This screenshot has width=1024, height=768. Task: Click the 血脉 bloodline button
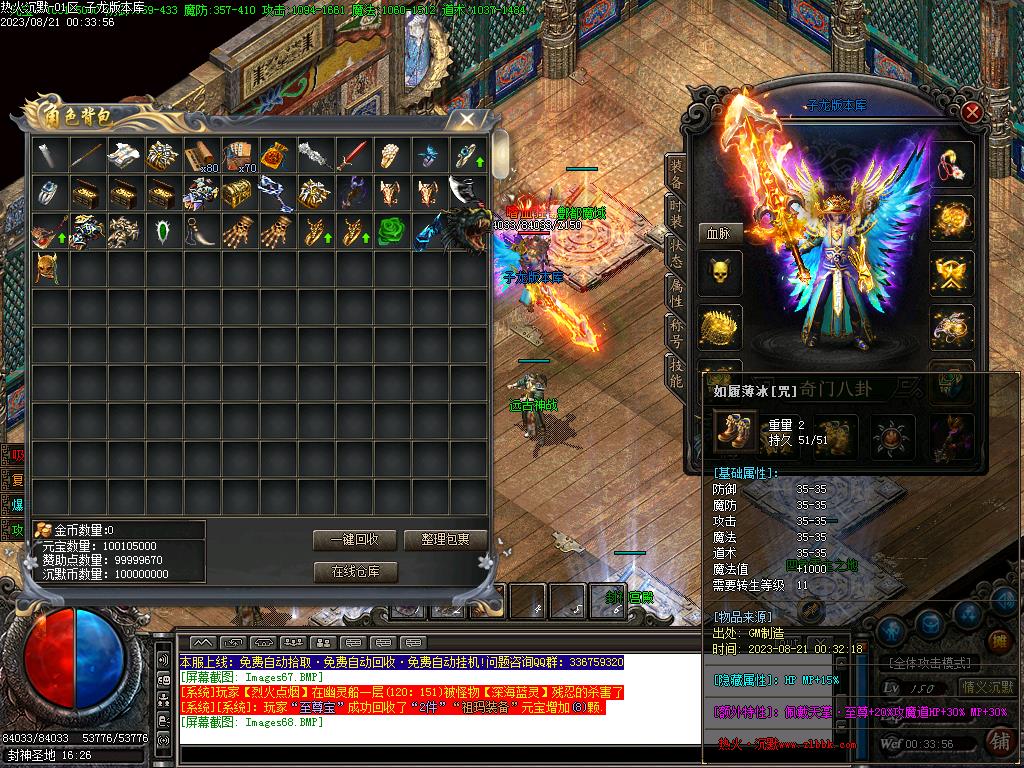[719, 233]
